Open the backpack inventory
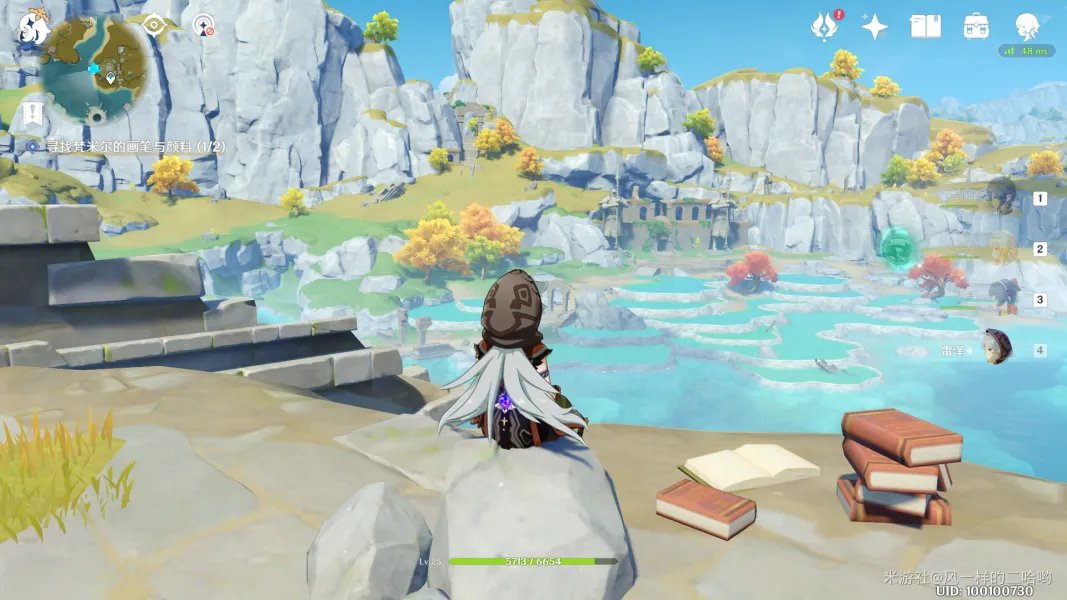The height and width of the screenshot is (600, 1067). (x=976, y=27)
